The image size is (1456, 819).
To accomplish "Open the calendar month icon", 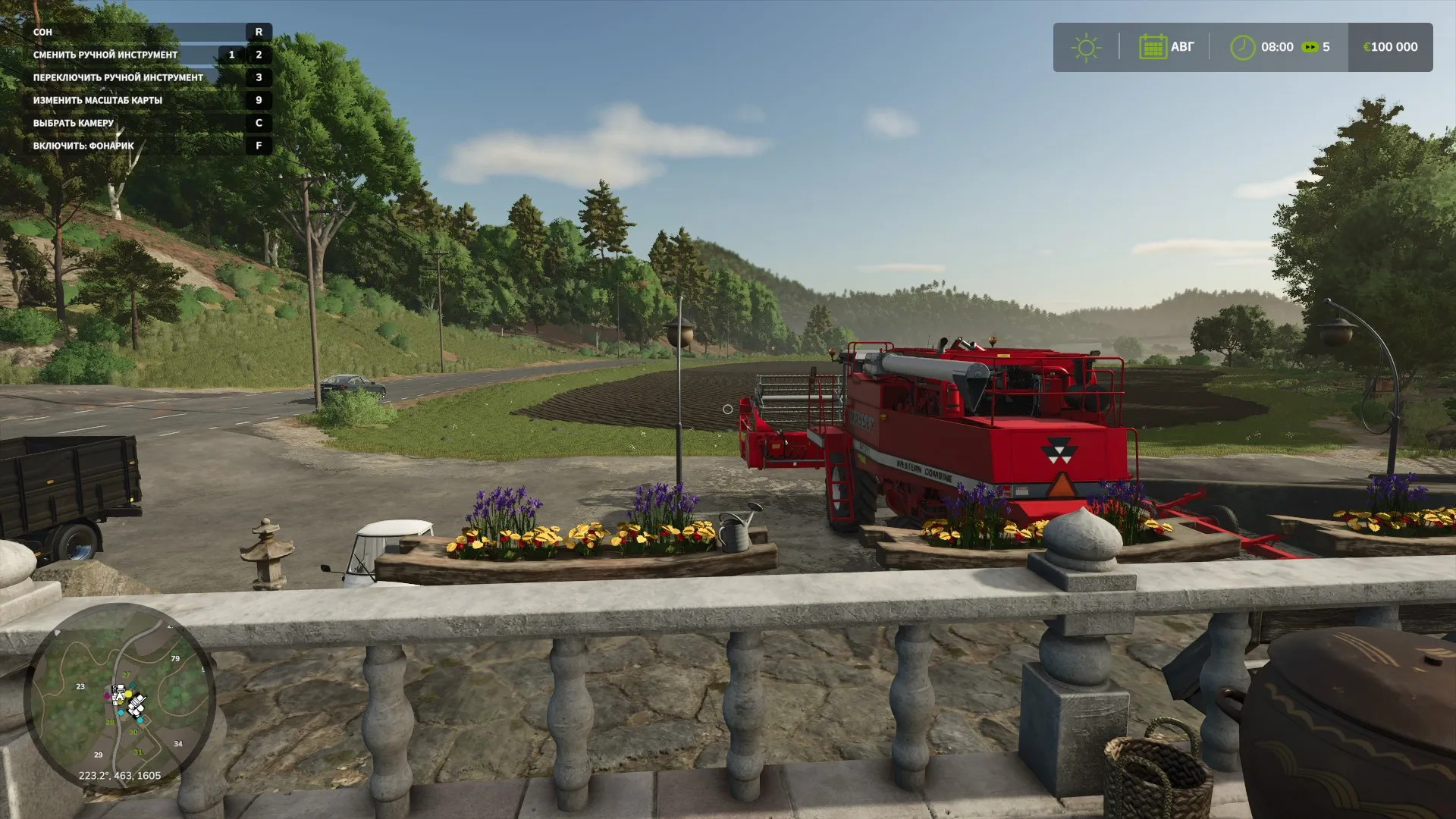I will [x=1152, y=47].
